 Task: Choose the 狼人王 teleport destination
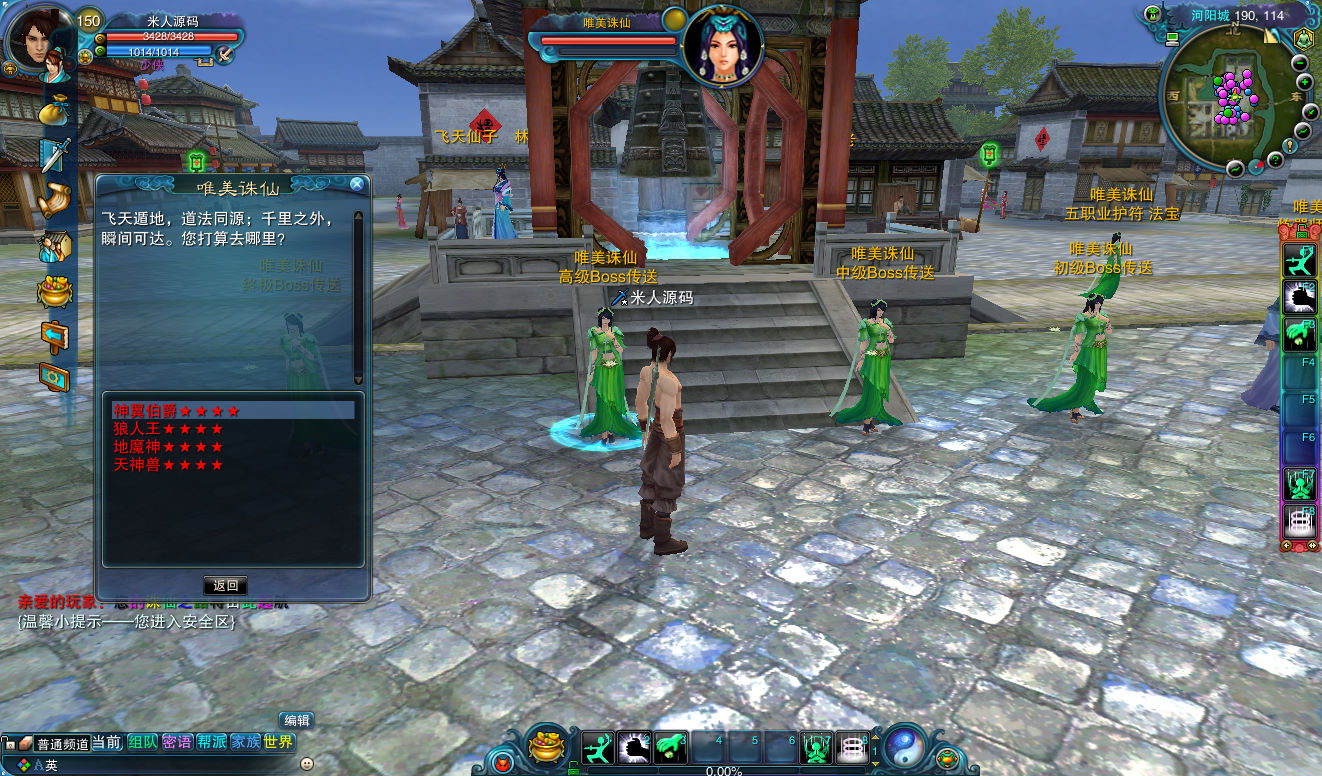(x=167, y=429)
